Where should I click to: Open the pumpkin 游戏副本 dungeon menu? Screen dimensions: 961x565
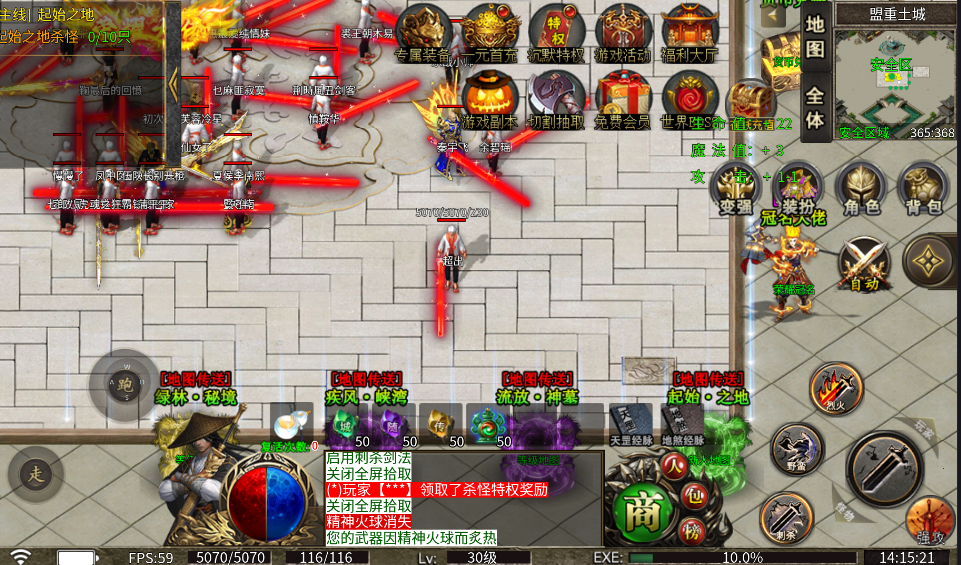(x=490, y=100)
